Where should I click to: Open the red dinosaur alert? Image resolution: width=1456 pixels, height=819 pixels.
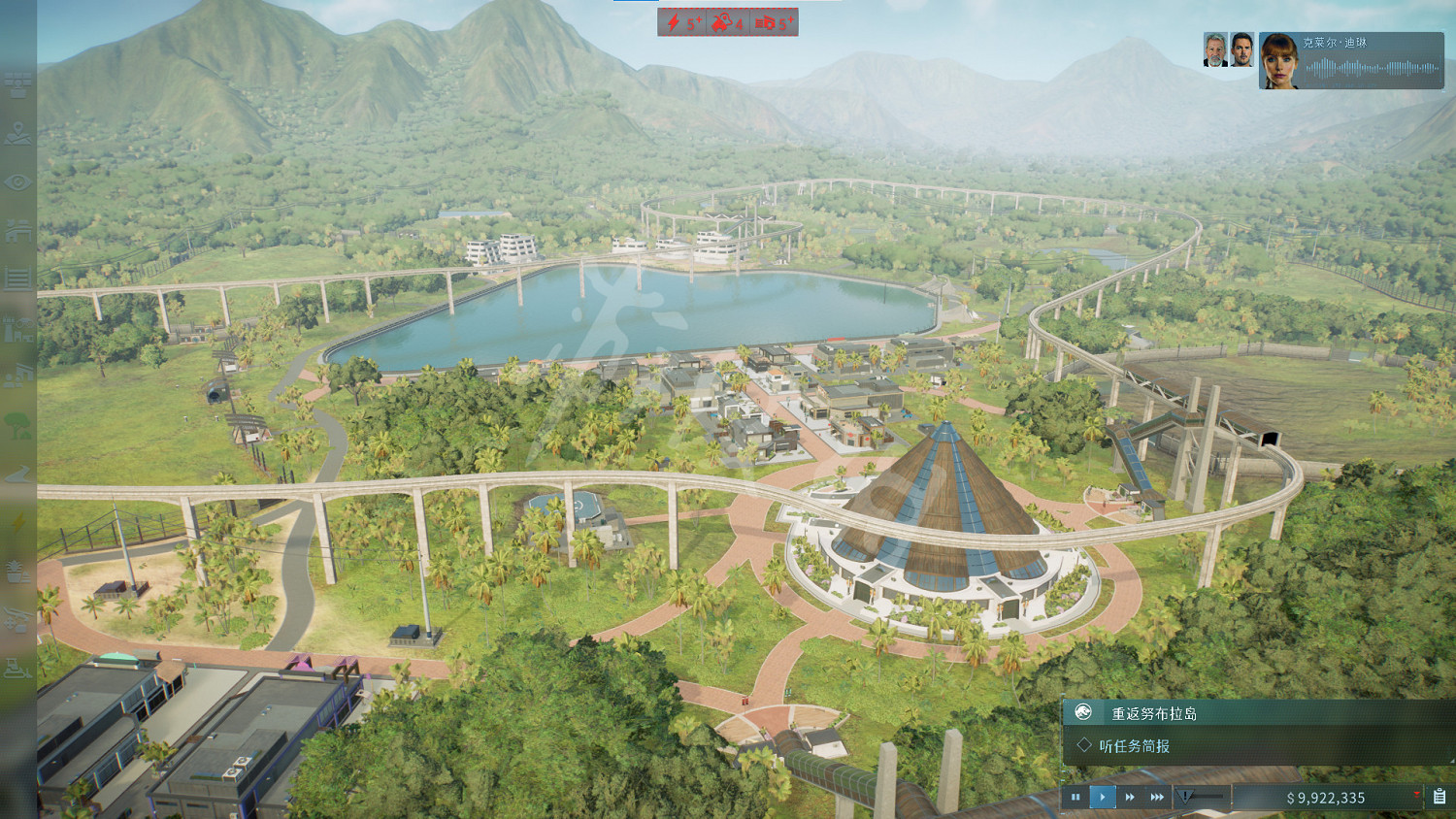point(727,22)
